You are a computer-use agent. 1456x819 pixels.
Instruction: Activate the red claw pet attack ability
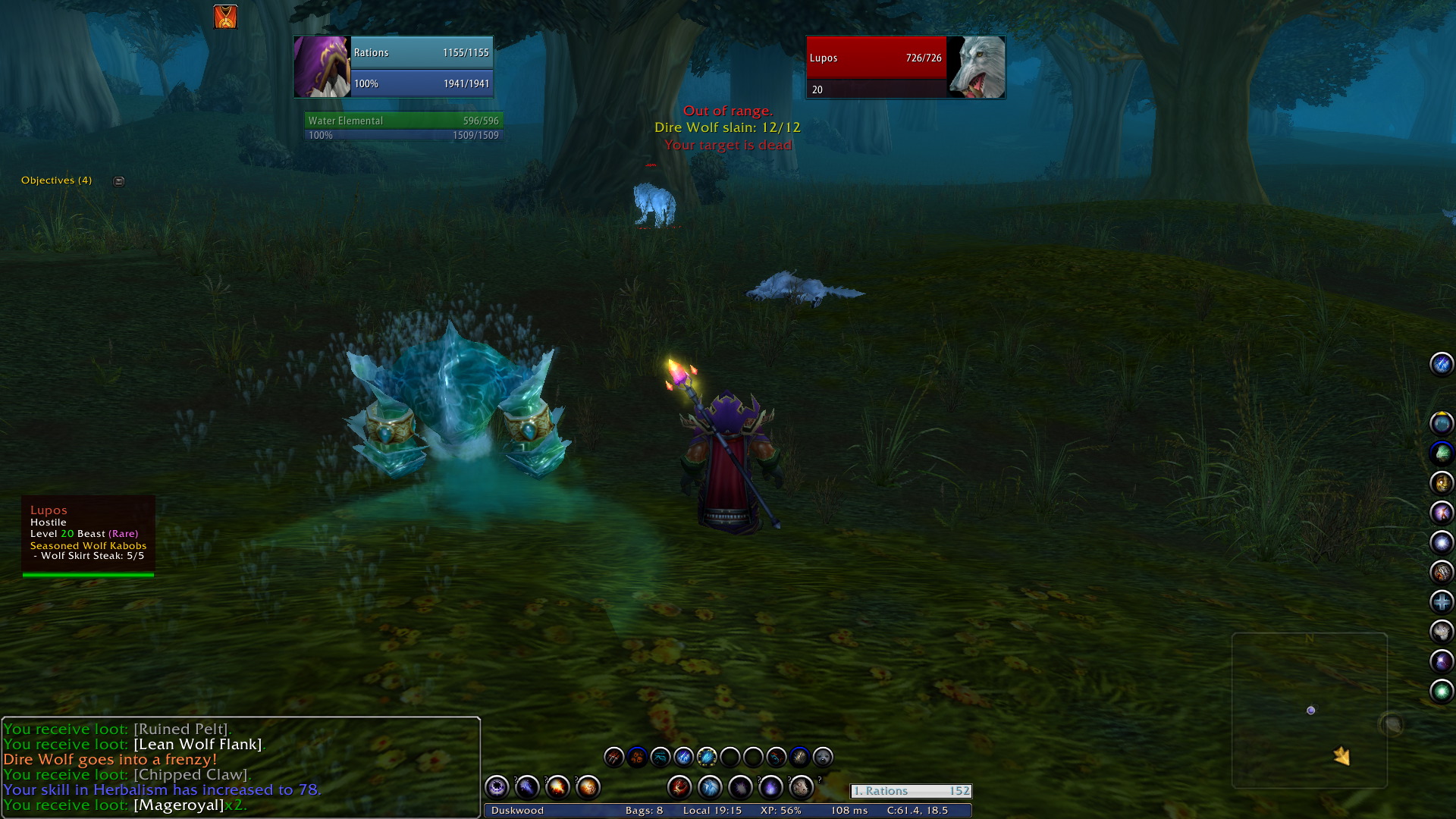[x=613, y=757]
